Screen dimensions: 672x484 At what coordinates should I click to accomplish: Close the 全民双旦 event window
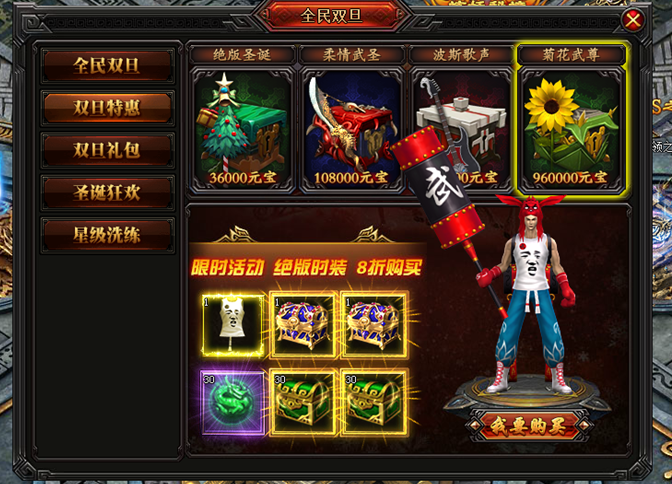point(632,19)
